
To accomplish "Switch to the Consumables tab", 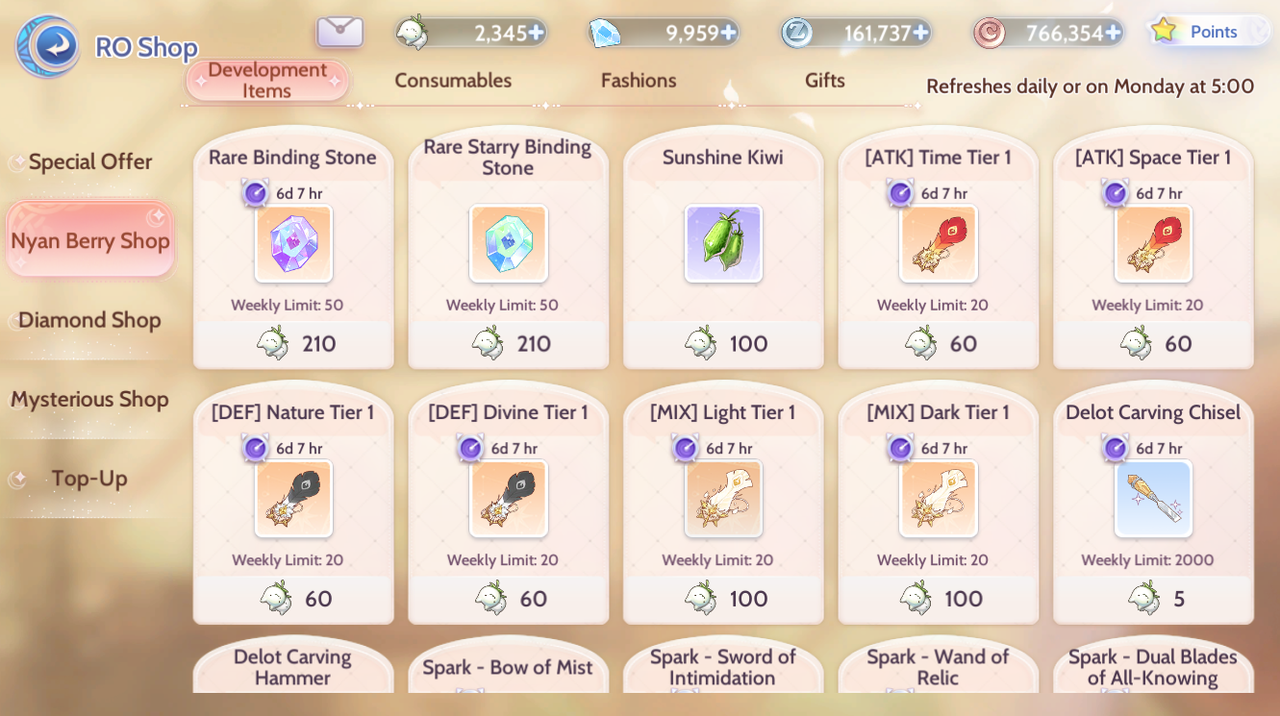I will click(453, 81).
